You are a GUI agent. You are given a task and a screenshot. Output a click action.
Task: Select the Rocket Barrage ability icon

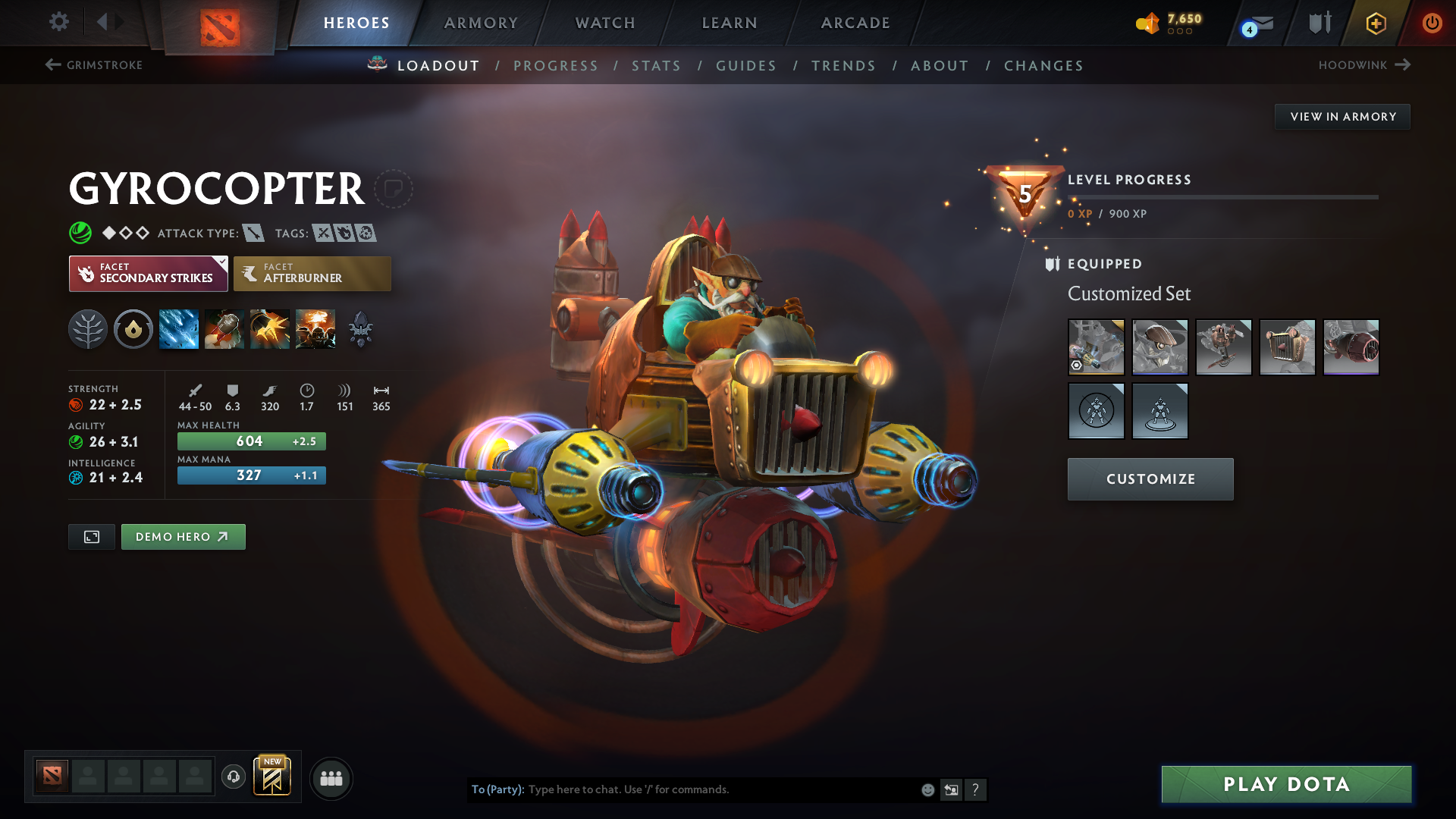(178, 328)
